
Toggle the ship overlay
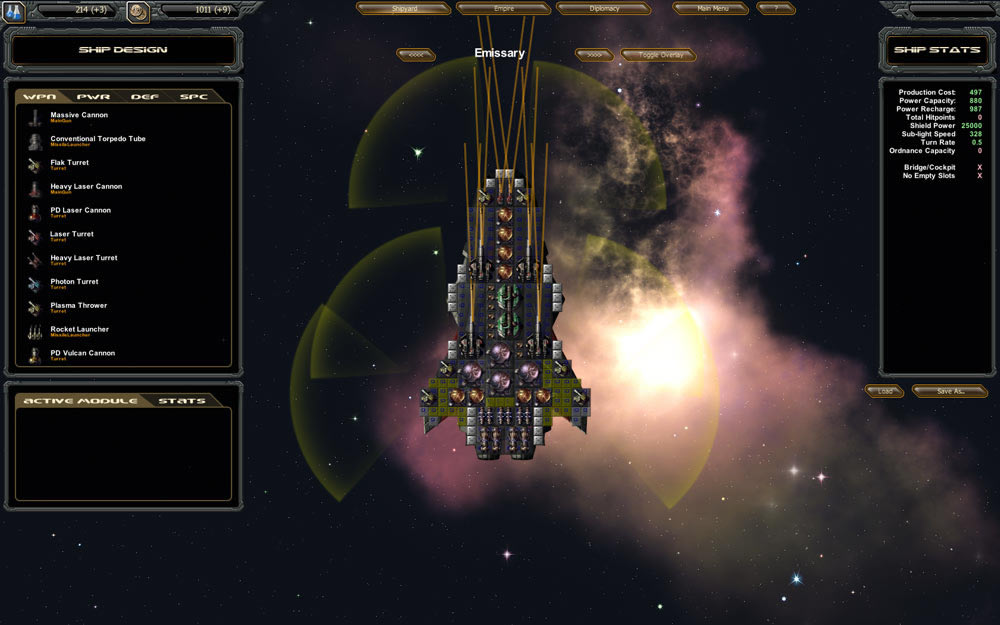point(657,55)
